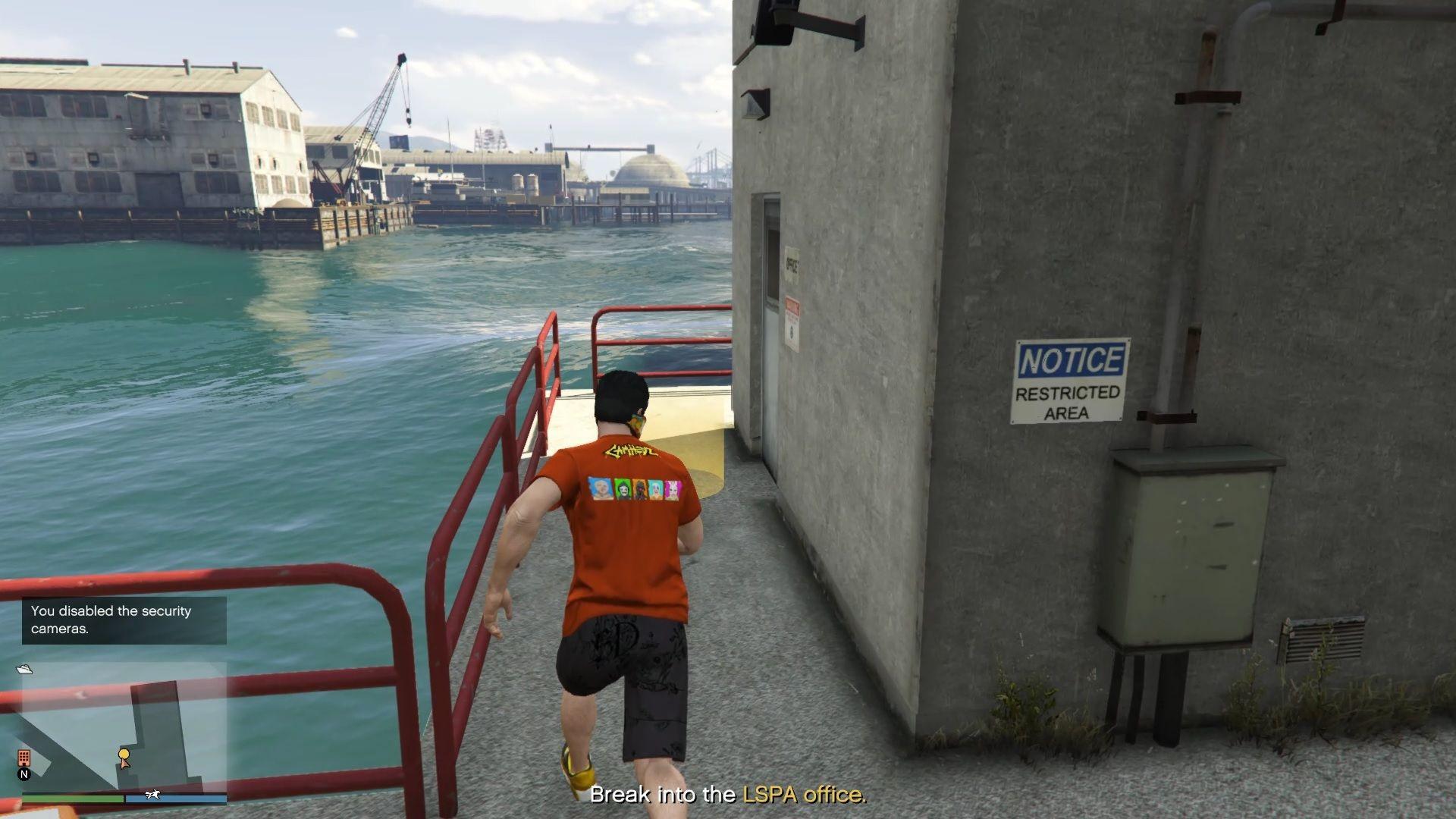
Task: Select the building icon on the minimap
Action: tap(24, 758)
